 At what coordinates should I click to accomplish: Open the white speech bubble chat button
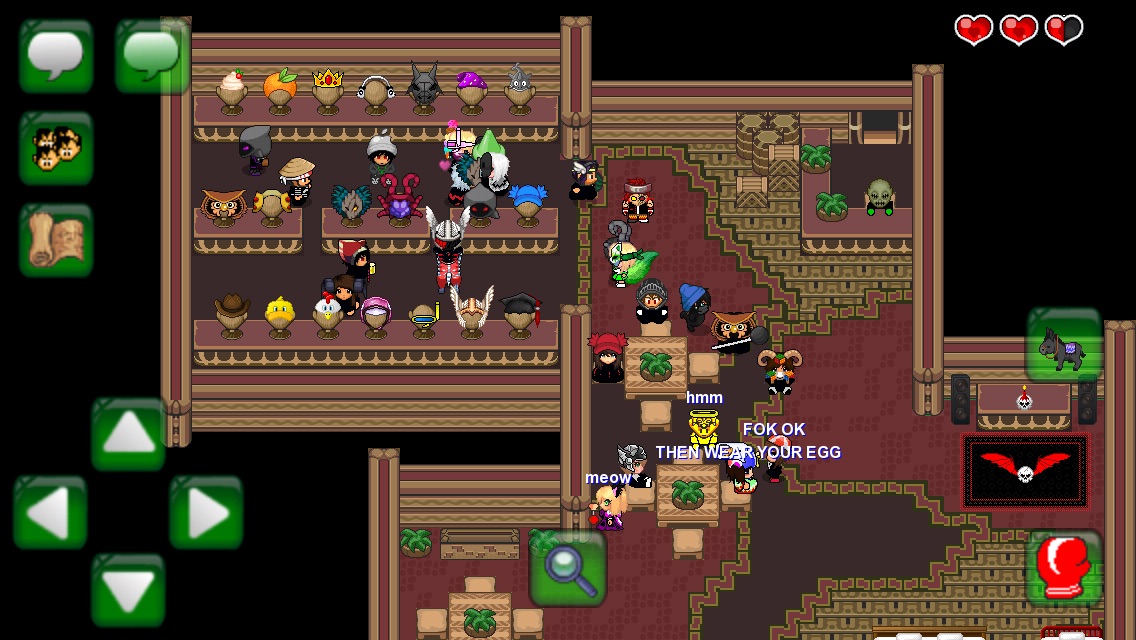tap(56, 57)
